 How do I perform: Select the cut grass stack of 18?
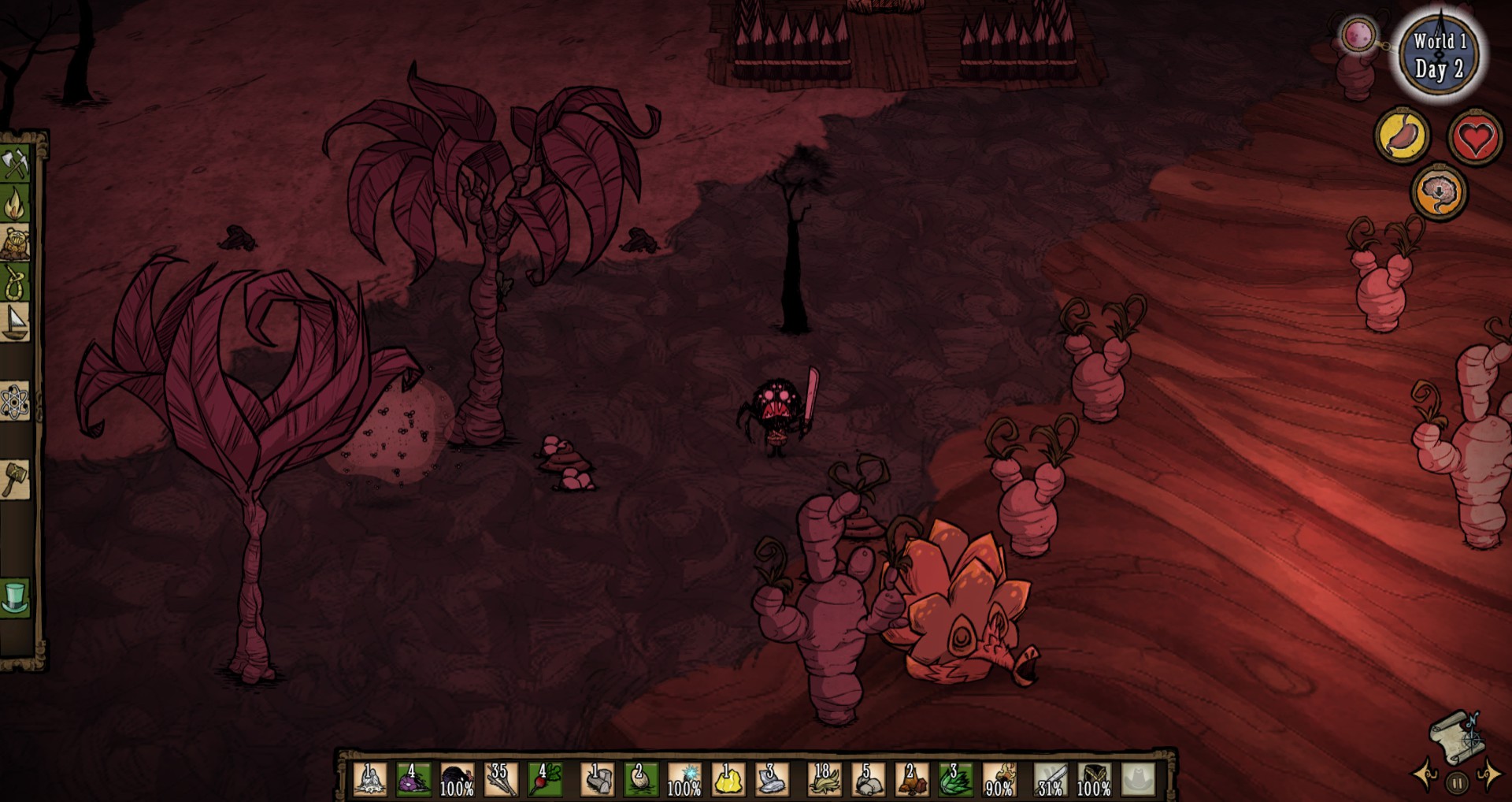[x=824, y=779]
